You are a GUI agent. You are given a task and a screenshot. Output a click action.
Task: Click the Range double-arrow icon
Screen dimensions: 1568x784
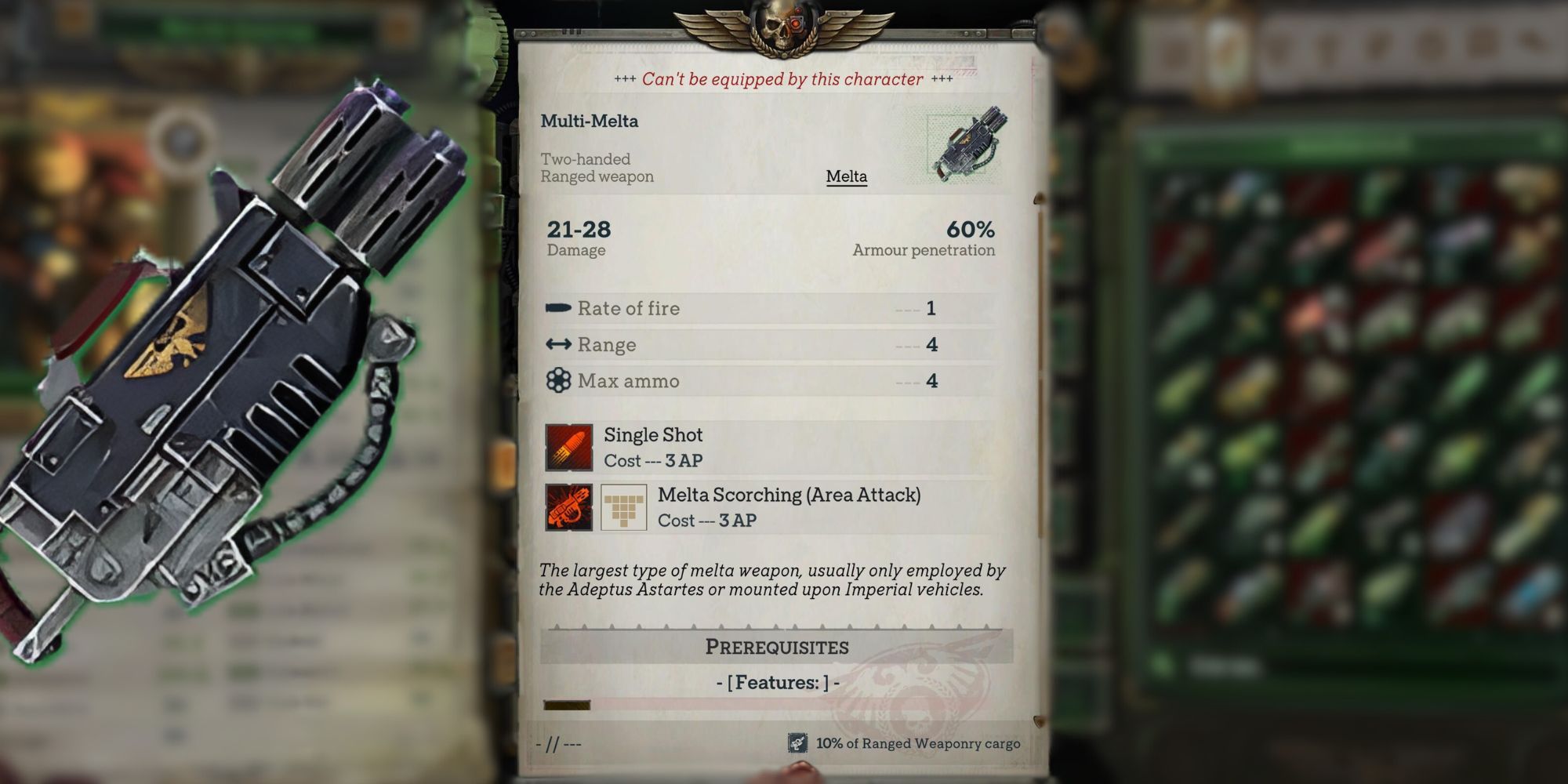pyautogui.click(x=559, y=344)
